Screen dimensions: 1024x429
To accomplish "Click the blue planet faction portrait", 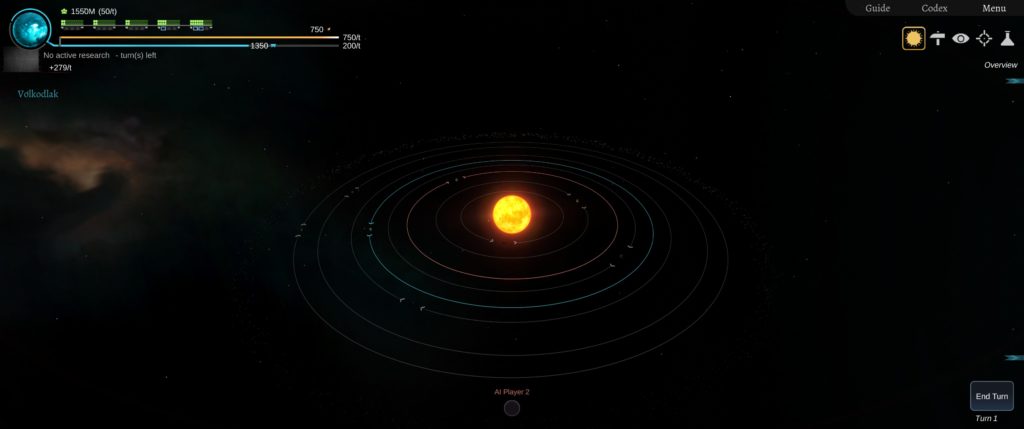I will (31, 29).
